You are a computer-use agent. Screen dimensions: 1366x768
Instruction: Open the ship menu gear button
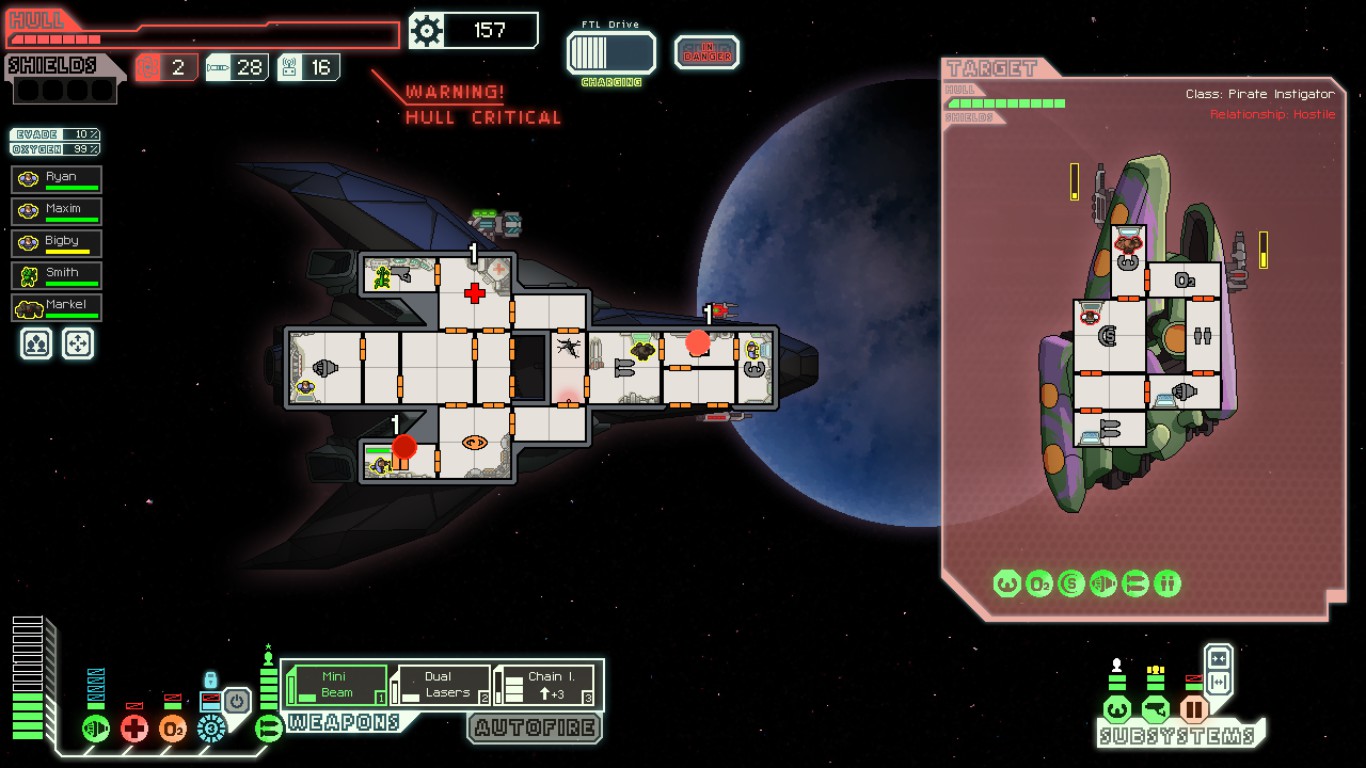[x=427, y=31]
